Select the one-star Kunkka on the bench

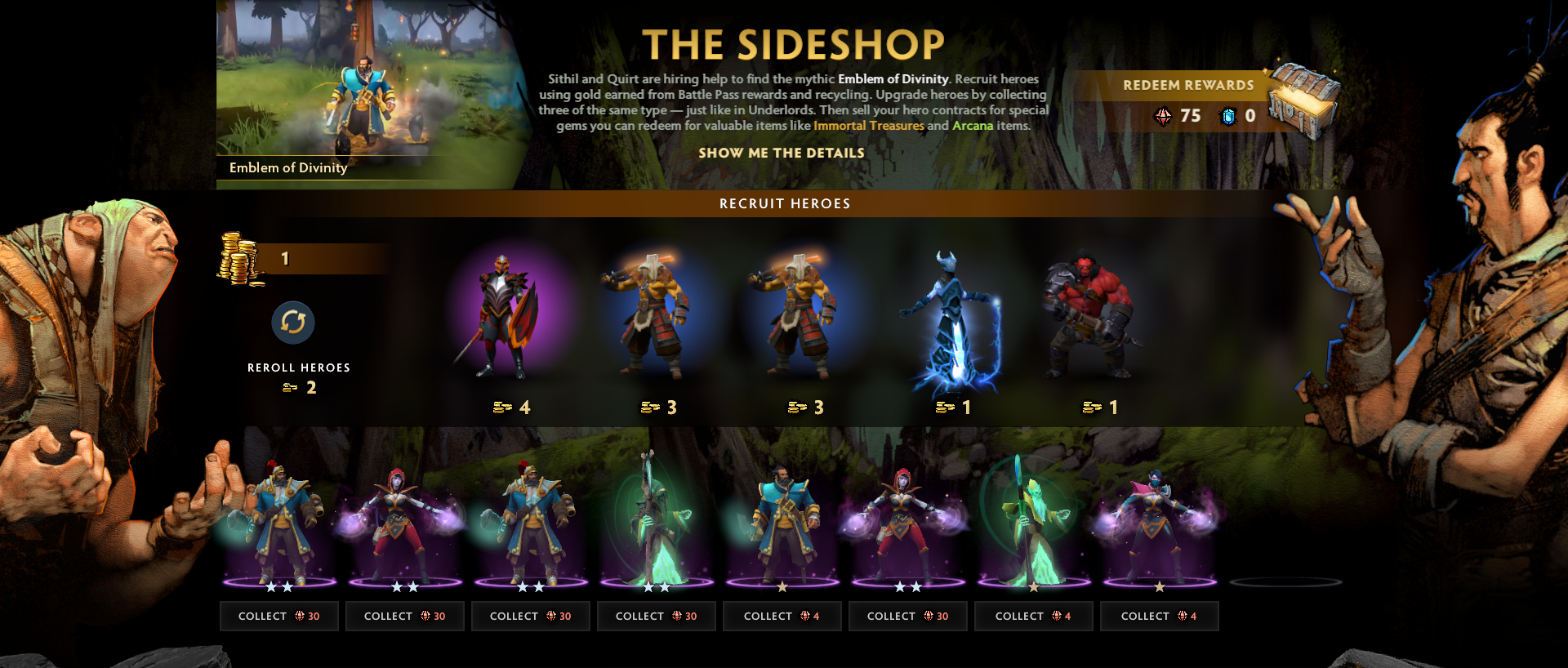pos(782,523)
